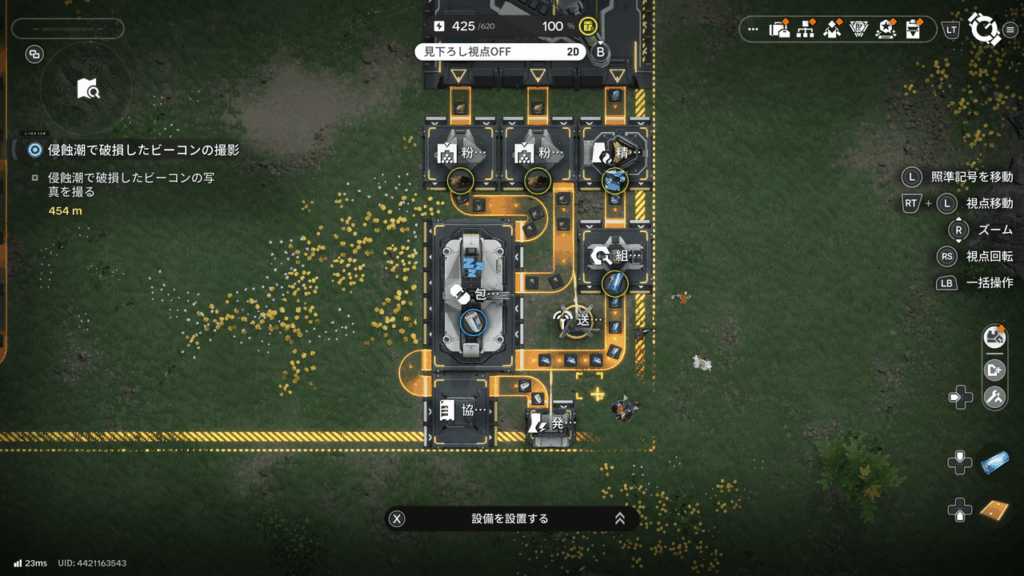Open the flowchart tree icon
The height and width of the screenshot is (576, 1024).
tap(806, 29)
